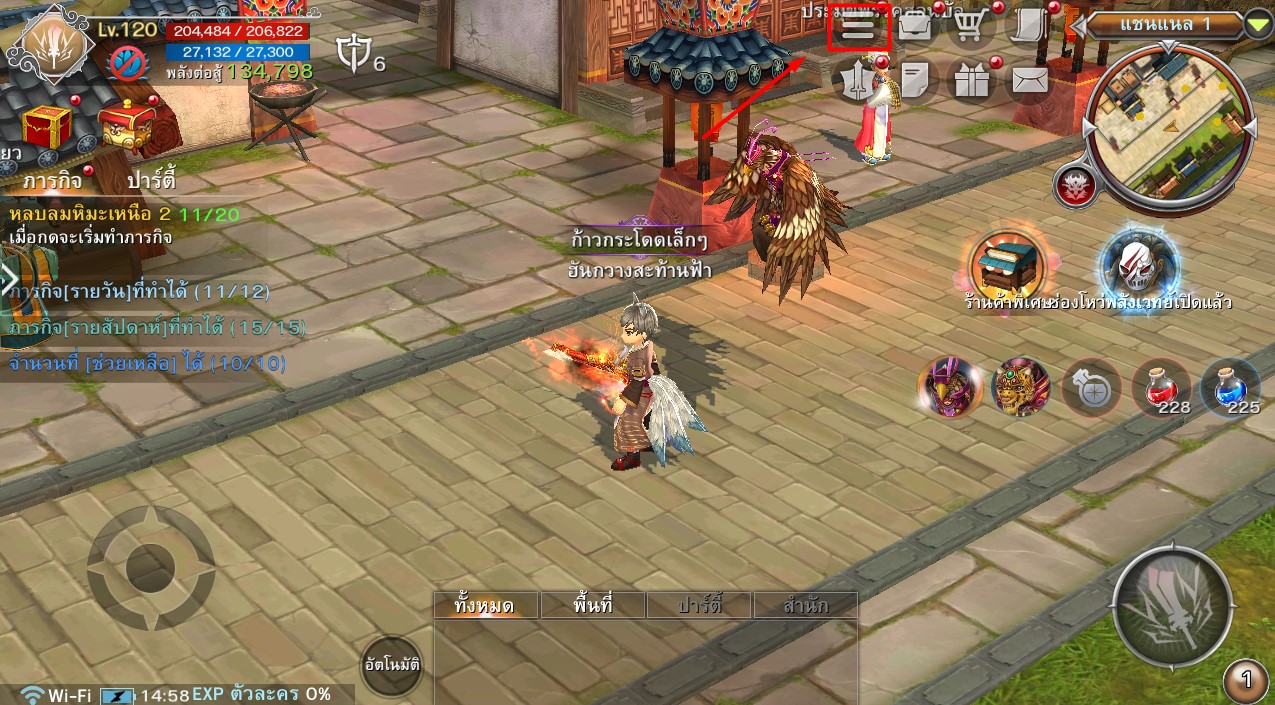1275x705 pixels.
Task: Open the gift box rewards
Action: pos(970,81)
